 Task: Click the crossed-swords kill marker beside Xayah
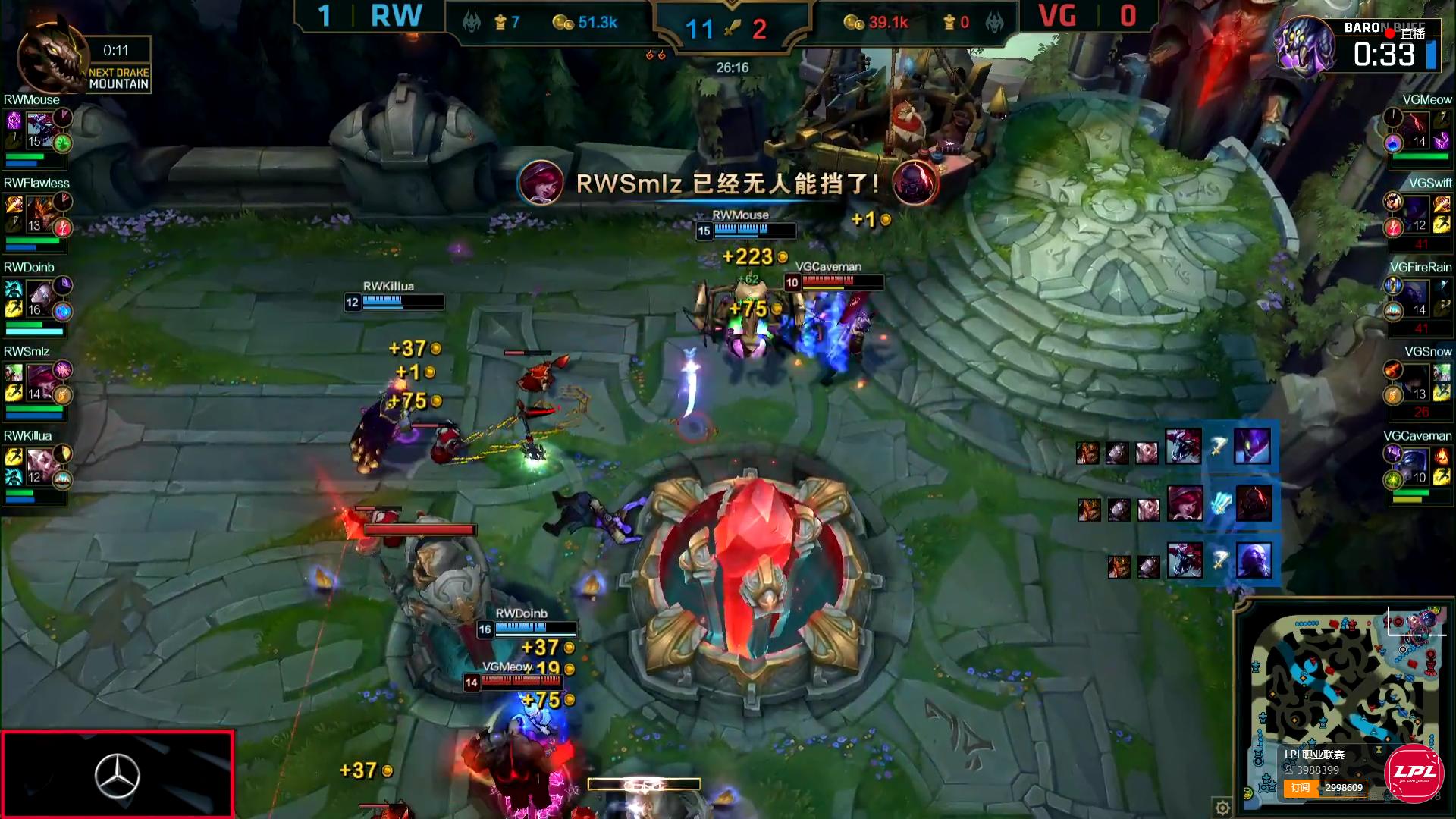1222,507
